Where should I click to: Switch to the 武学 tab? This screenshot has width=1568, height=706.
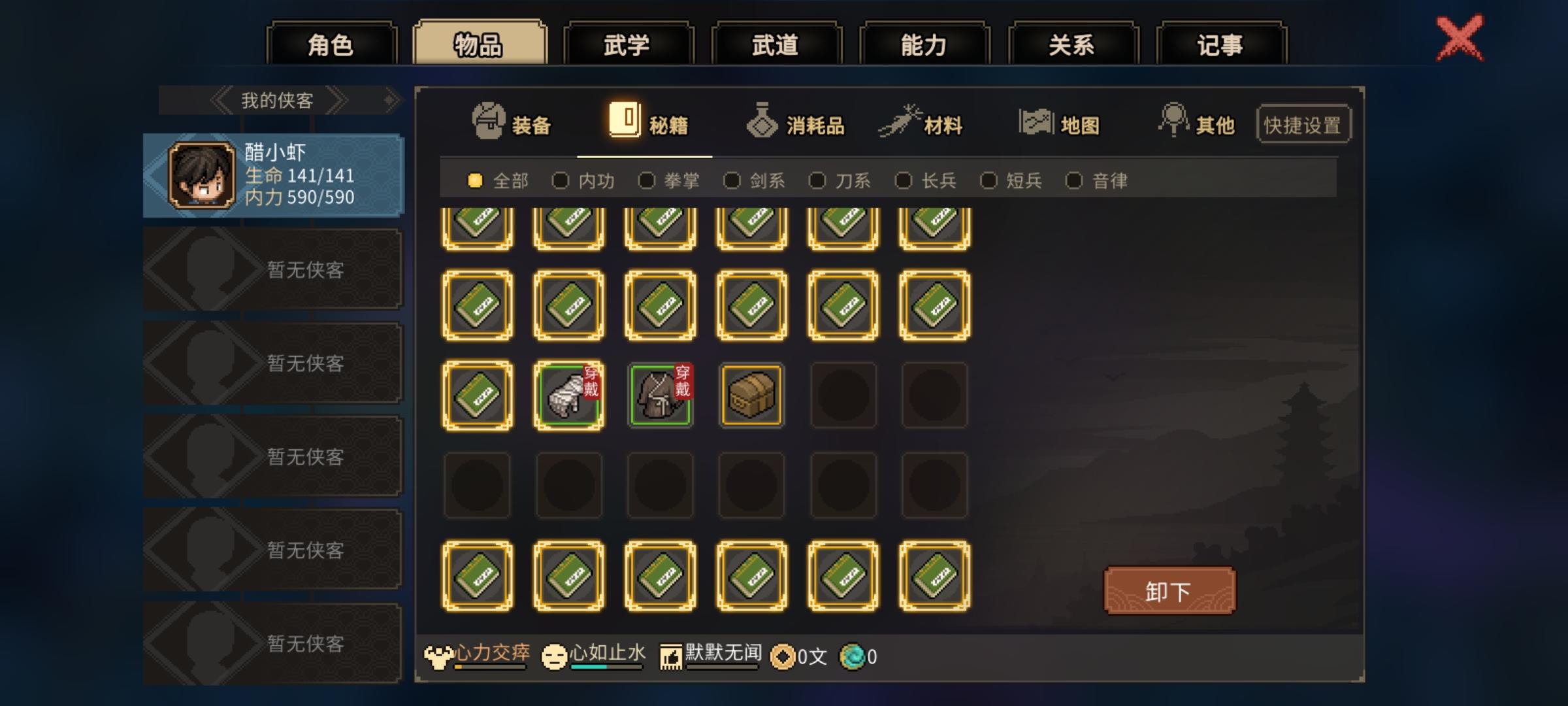(x=630, y=43)
